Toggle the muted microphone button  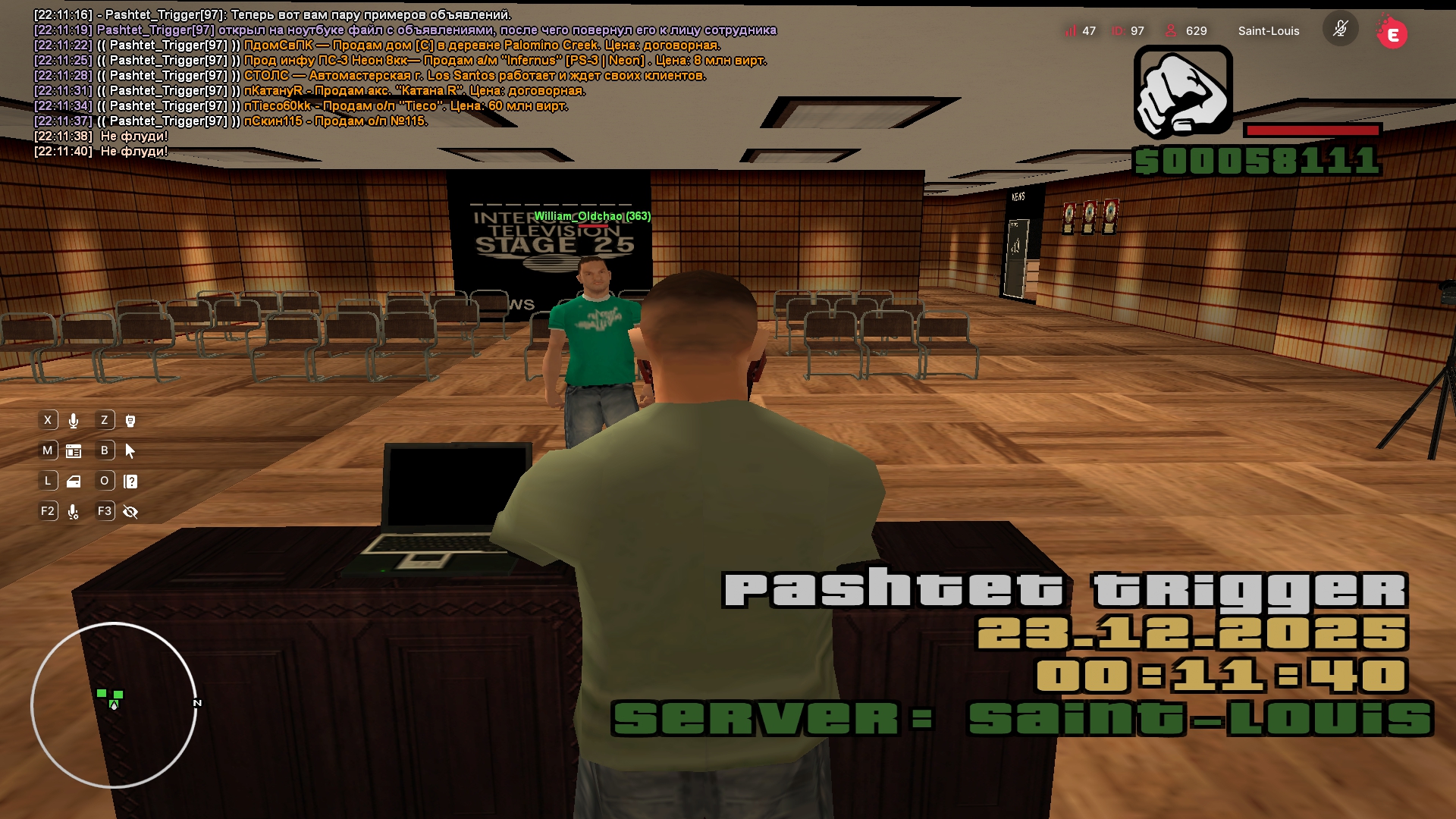[1340, 30]
